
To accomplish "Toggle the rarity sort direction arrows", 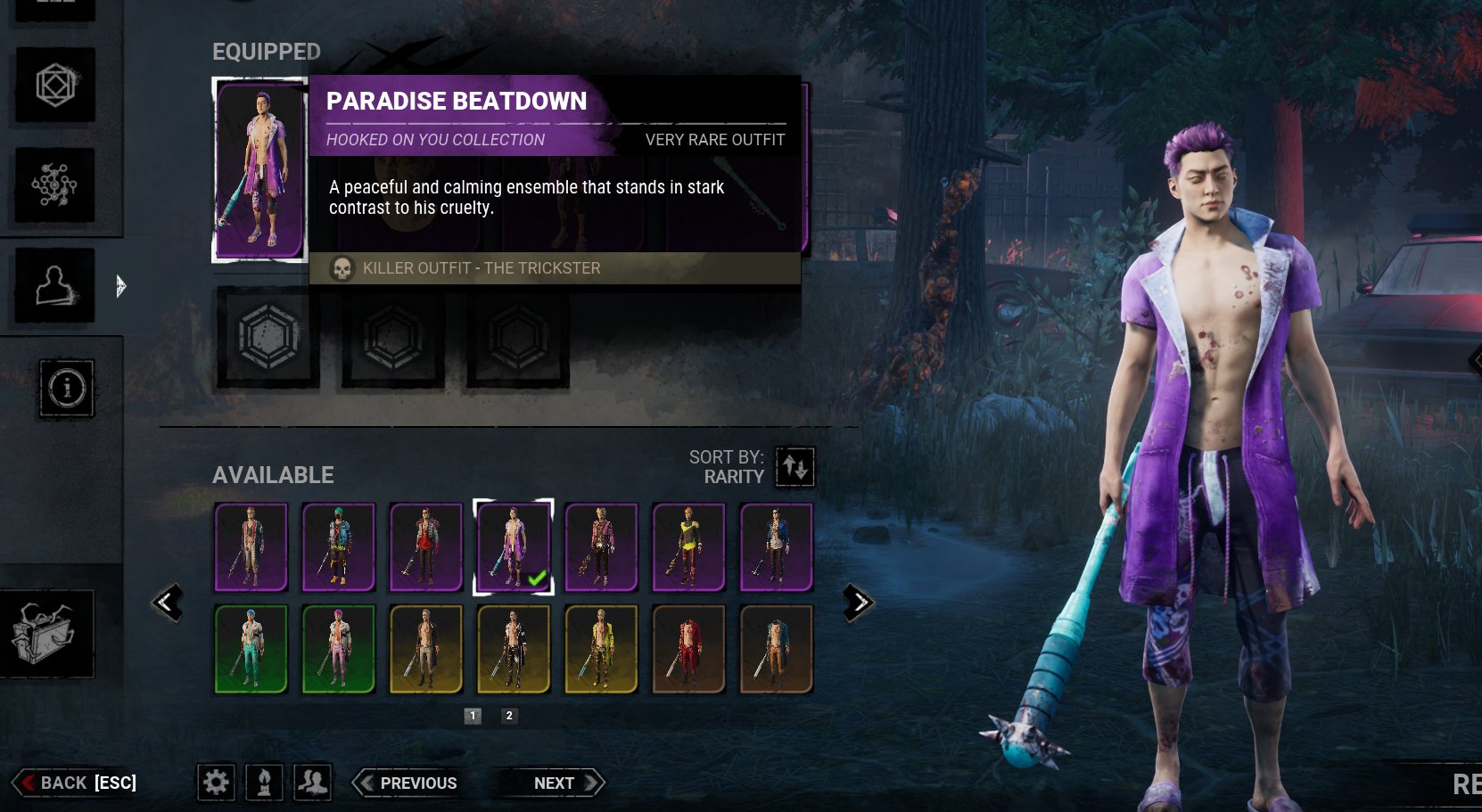I will [x=795, y=467].
